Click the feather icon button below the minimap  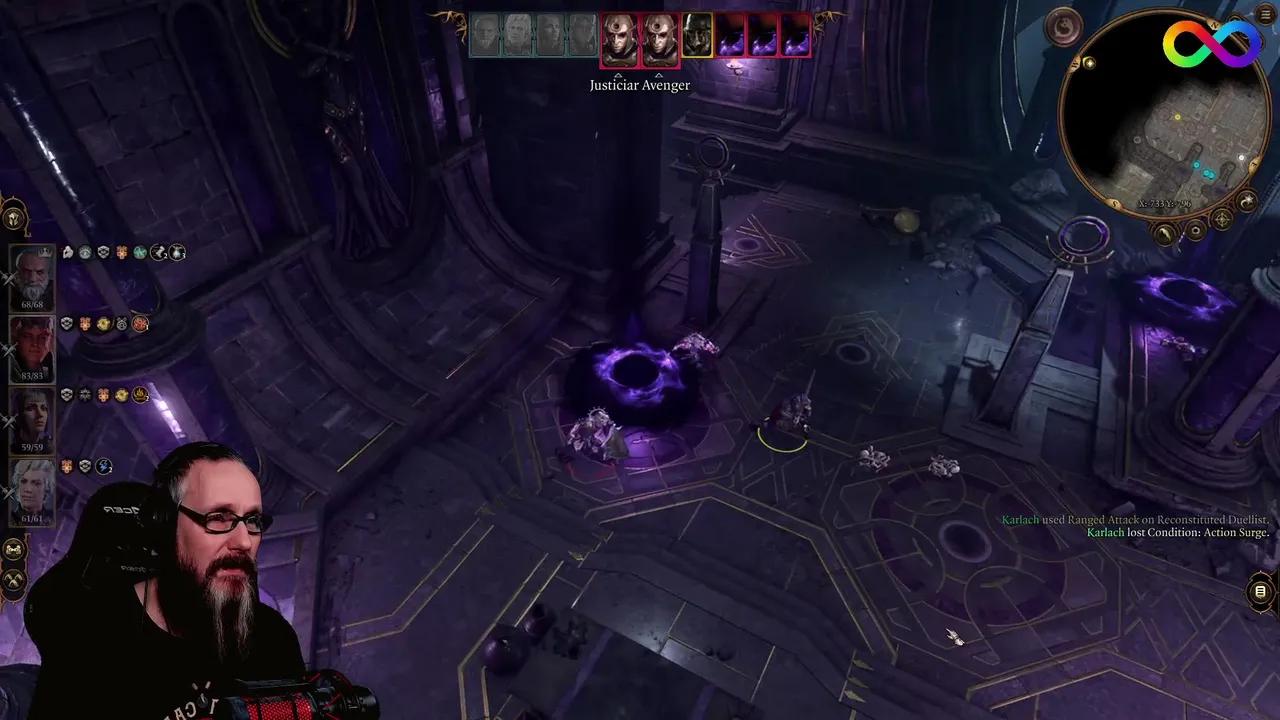pos(1165,234)
